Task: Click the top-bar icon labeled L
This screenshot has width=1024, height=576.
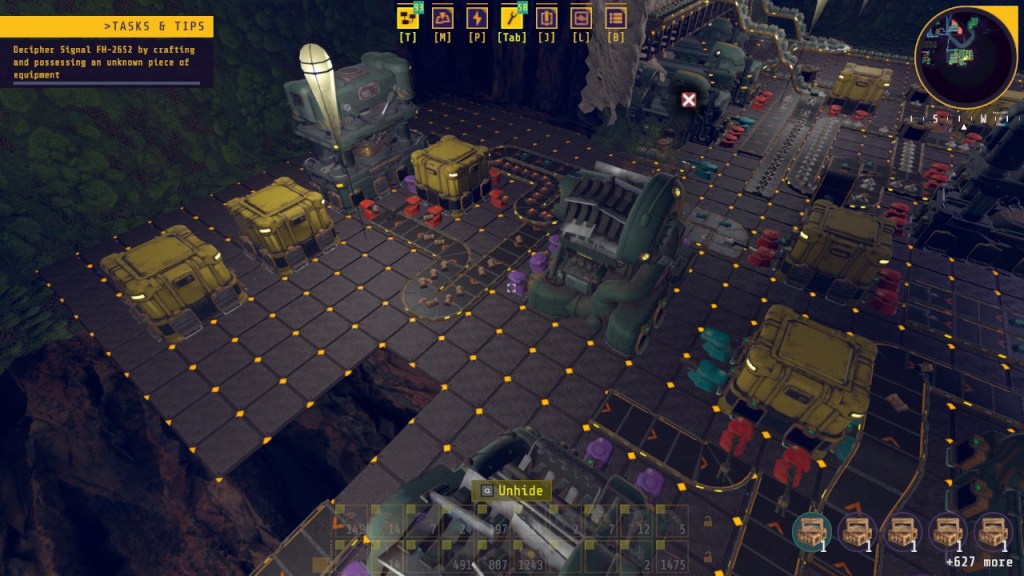Action: click(x=580, y=18)
